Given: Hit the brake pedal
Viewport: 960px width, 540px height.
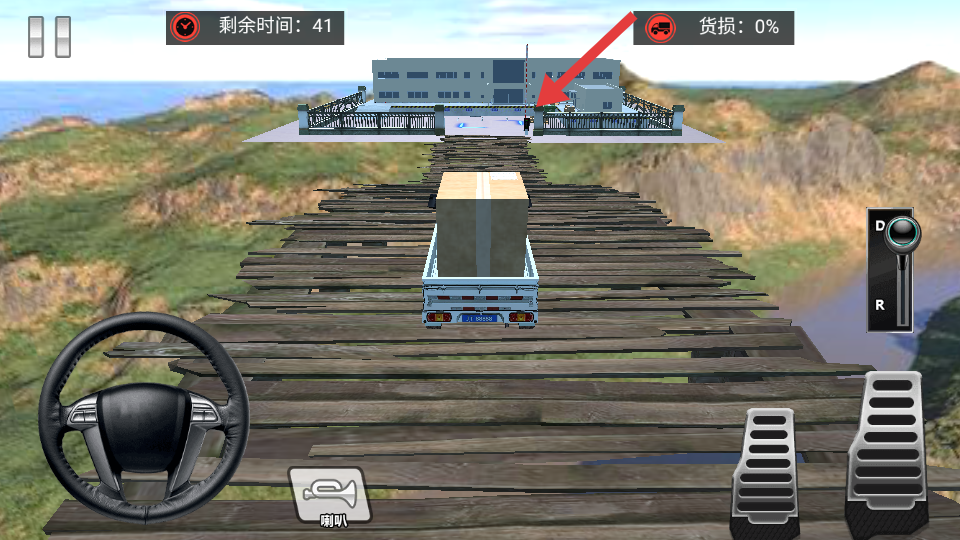Looking at the screenshot, I should tap(765, 470).
